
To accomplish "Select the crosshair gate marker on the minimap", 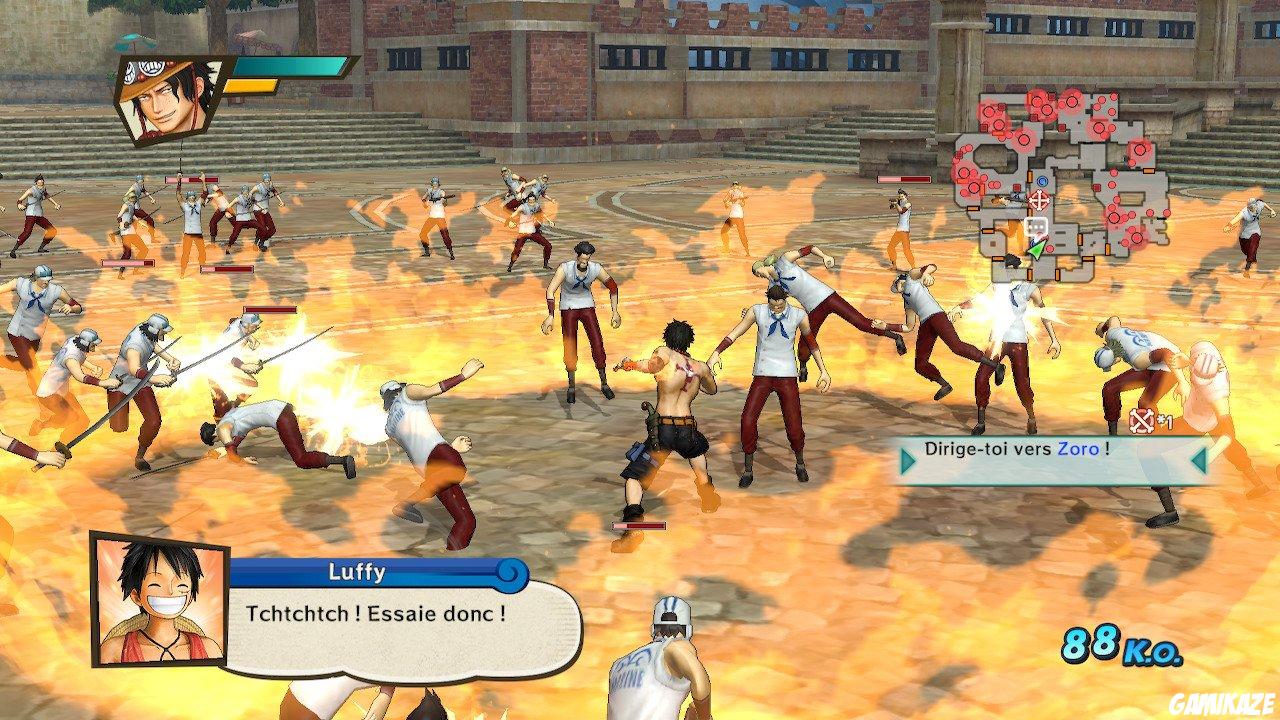I will pyautogui.click(x=1039, y=201).
